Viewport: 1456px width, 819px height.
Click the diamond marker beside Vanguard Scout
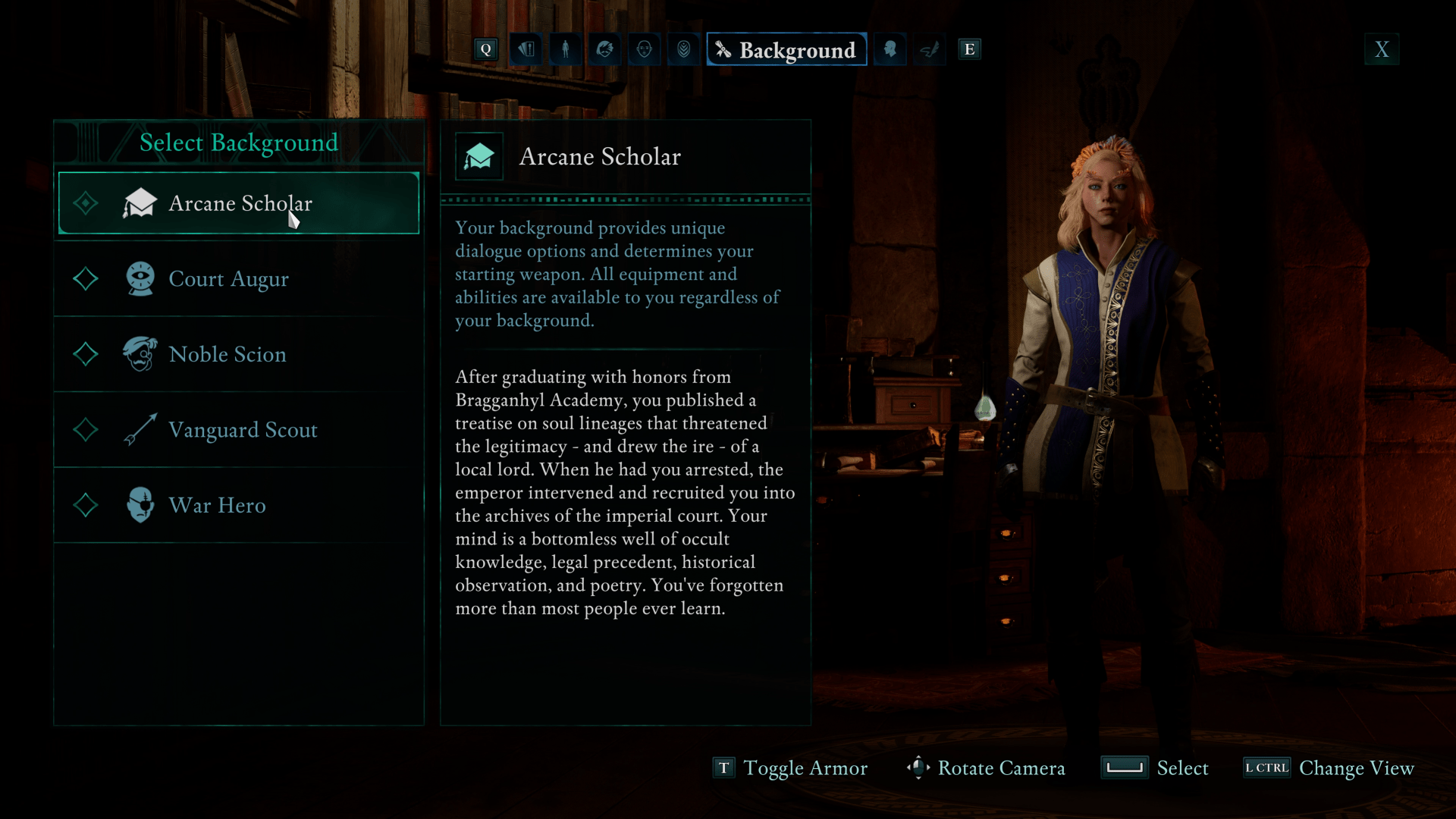[x=86, y=430]
